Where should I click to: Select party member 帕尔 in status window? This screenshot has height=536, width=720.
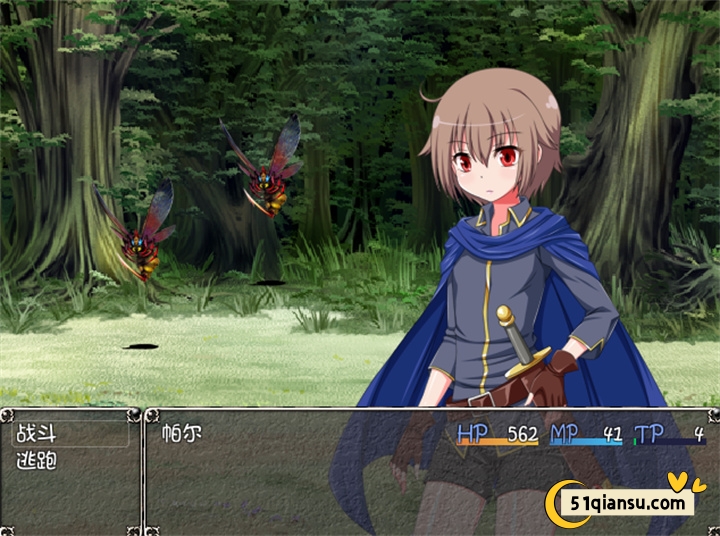click(x=182, y=435)
